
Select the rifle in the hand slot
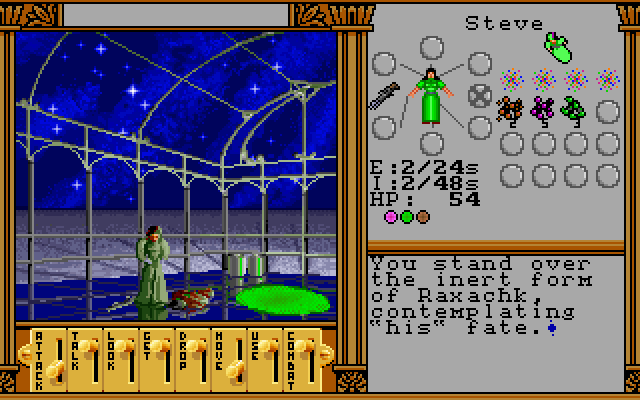(x=383, y=97)
